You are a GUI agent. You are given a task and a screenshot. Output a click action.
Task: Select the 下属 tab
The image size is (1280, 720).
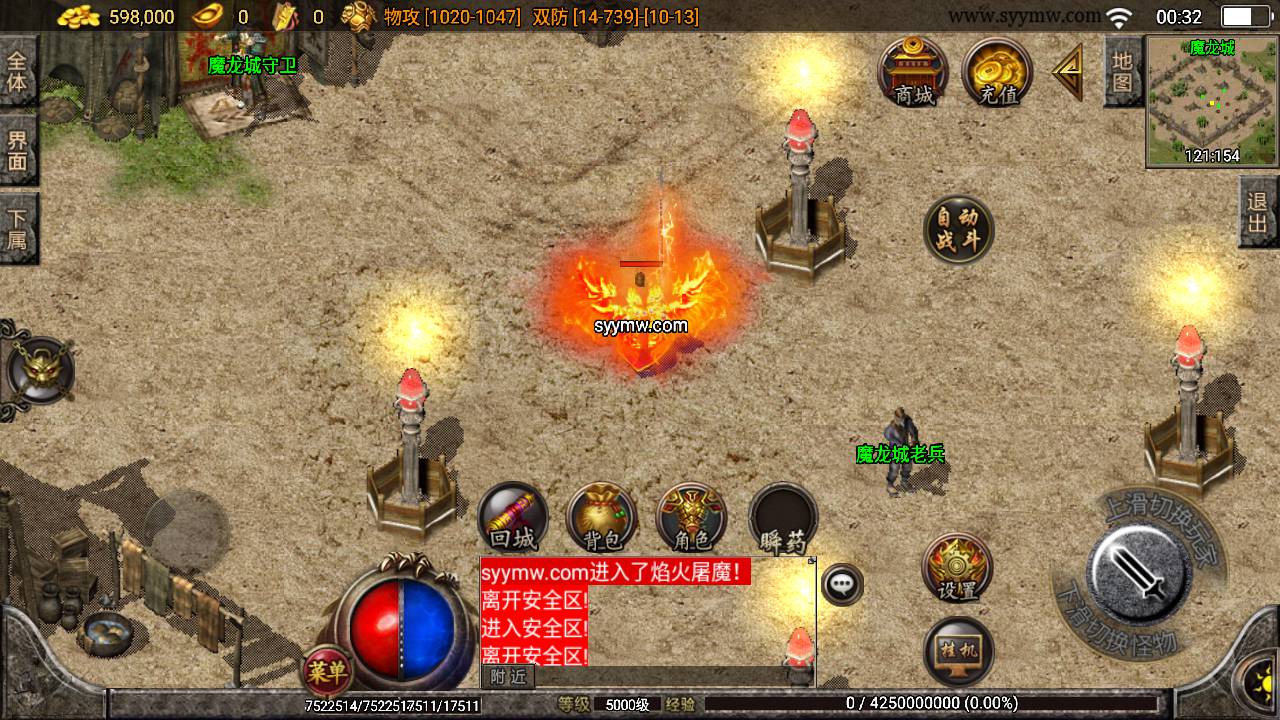click(18, 227)
